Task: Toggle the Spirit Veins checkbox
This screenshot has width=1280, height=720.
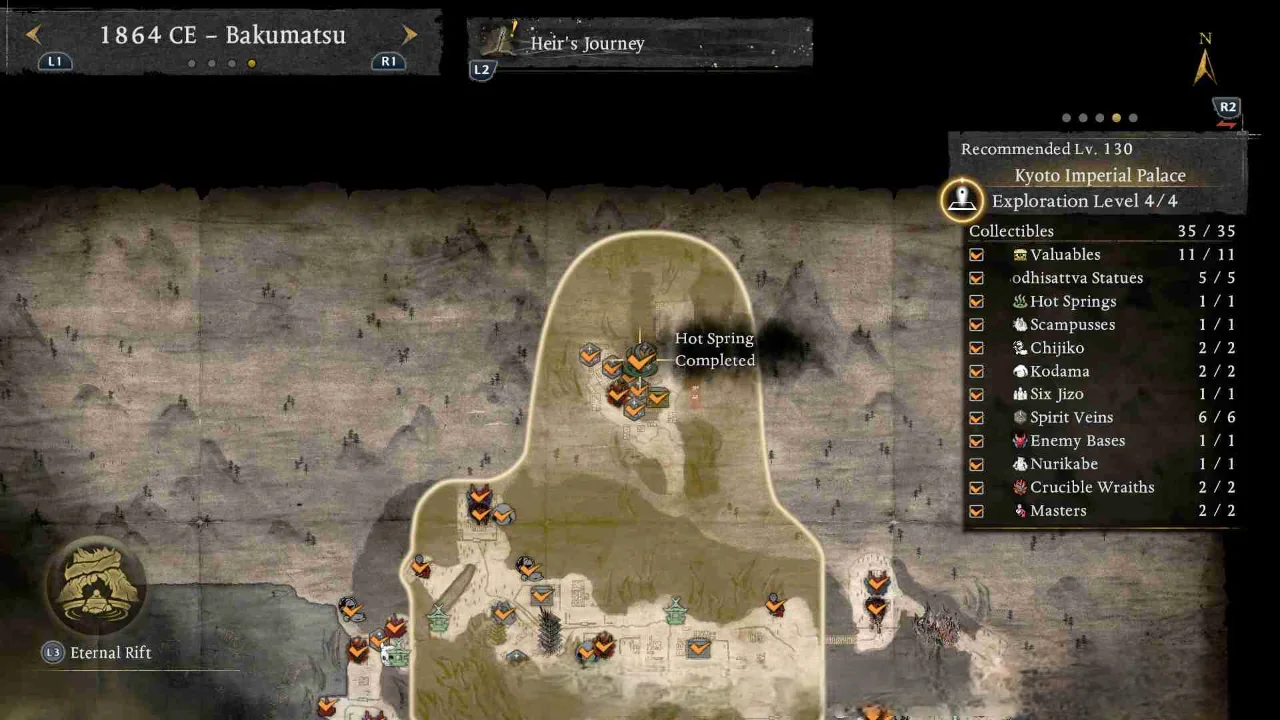Action: click(x=976, y=418)
